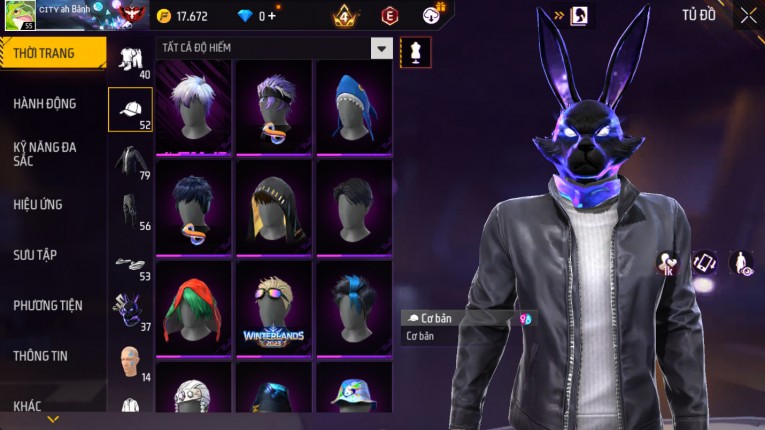Viewport: 765px width, 430px height.
Task: Close the wardrobe with the X button
Action: pos(748,16)
